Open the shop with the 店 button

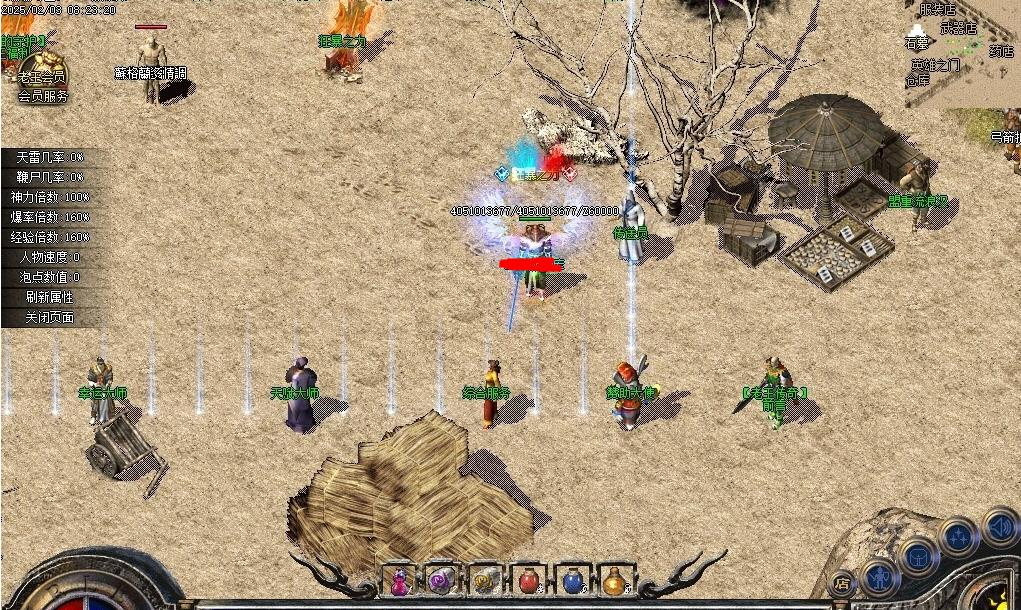coord(842,584)
